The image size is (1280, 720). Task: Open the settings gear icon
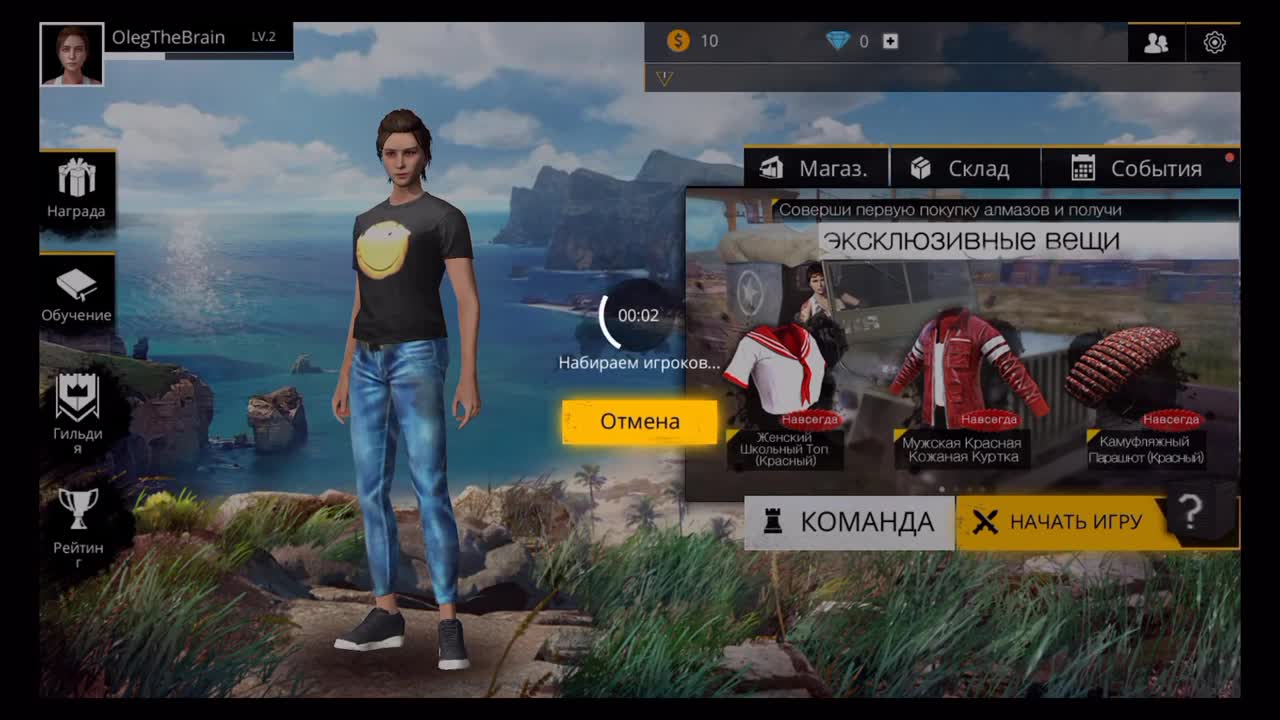tap(1214, 42)
